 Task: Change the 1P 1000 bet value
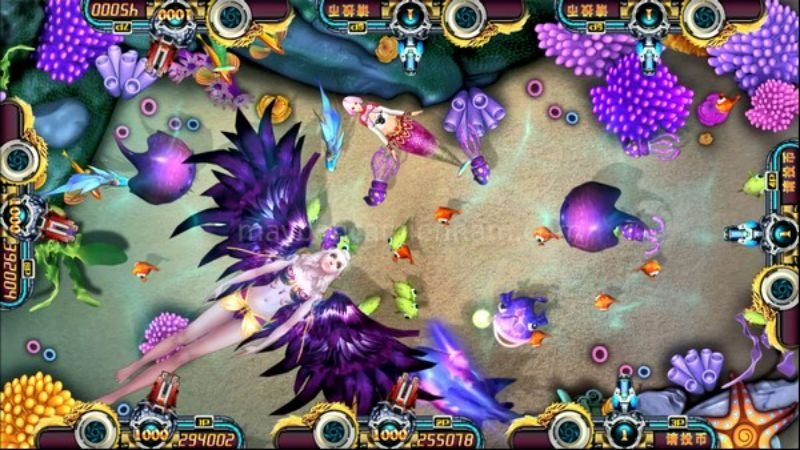tap(153, 437)
